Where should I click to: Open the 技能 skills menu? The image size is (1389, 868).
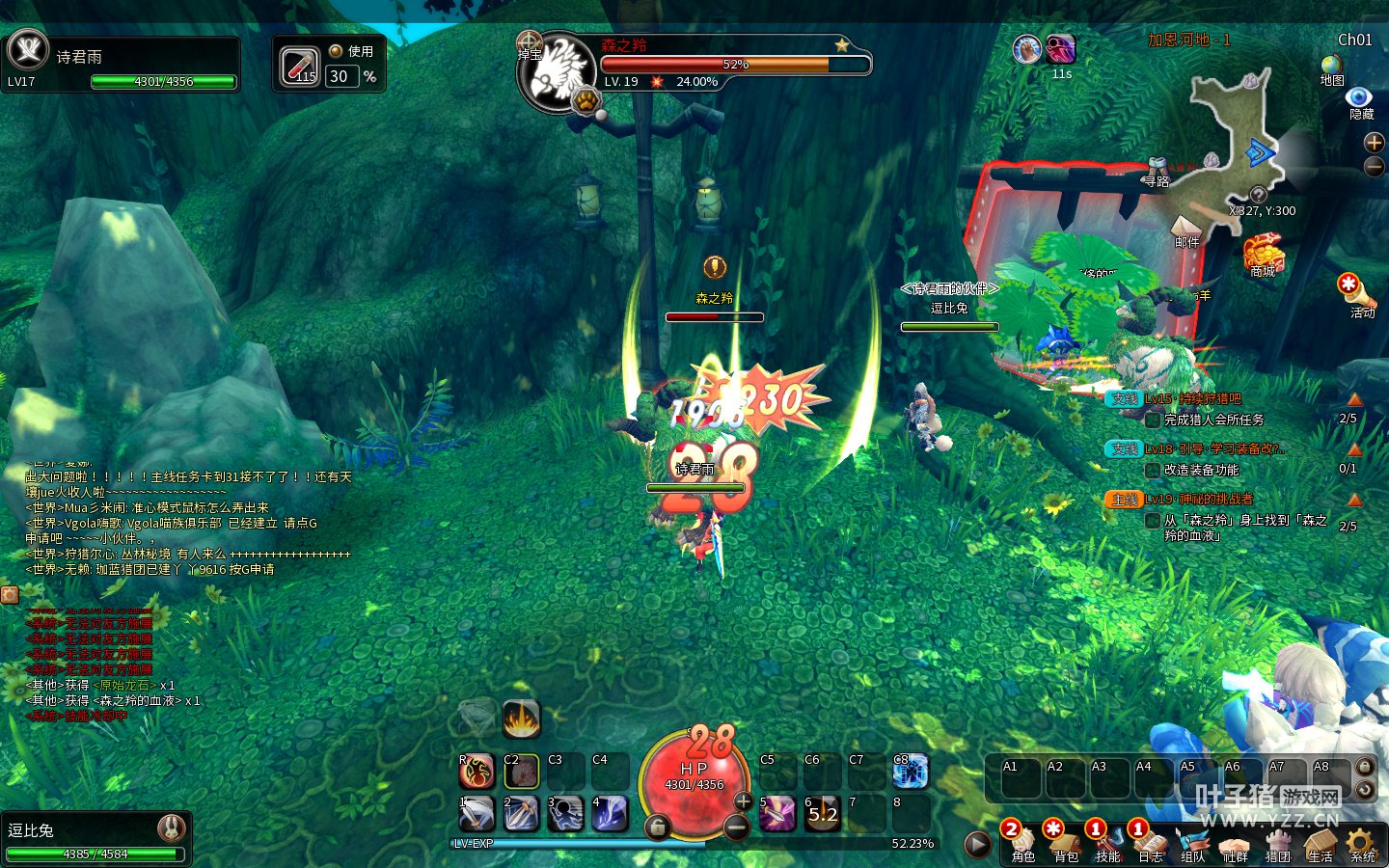click(x=1106, y=842)
